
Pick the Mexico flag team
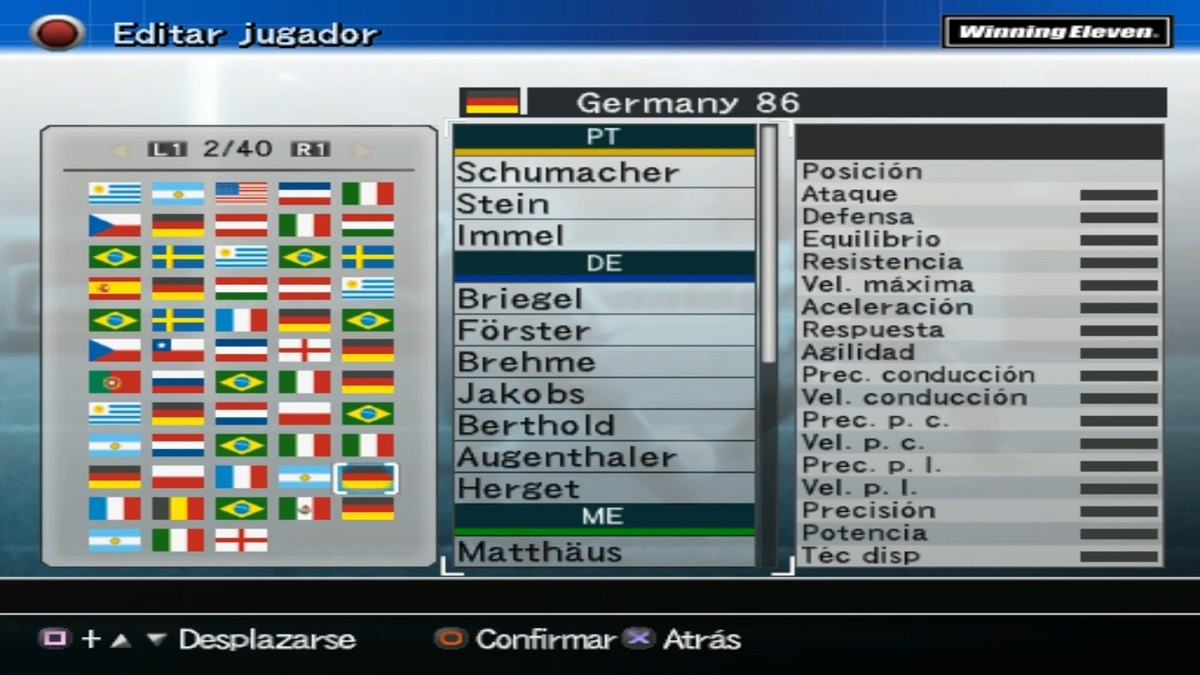[304, 509]
